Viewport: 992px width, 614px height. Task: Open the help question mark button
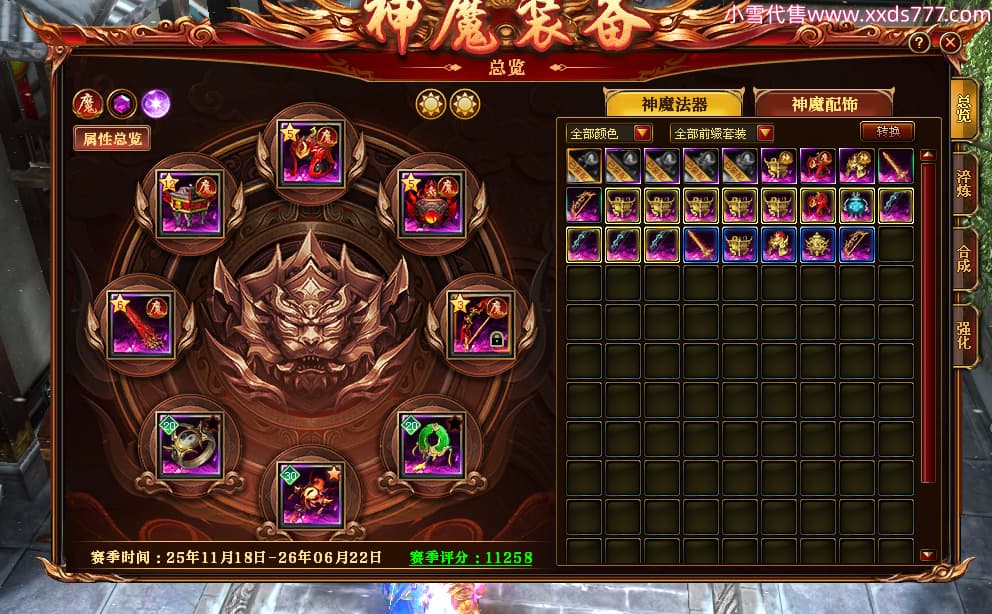[920, 43]
